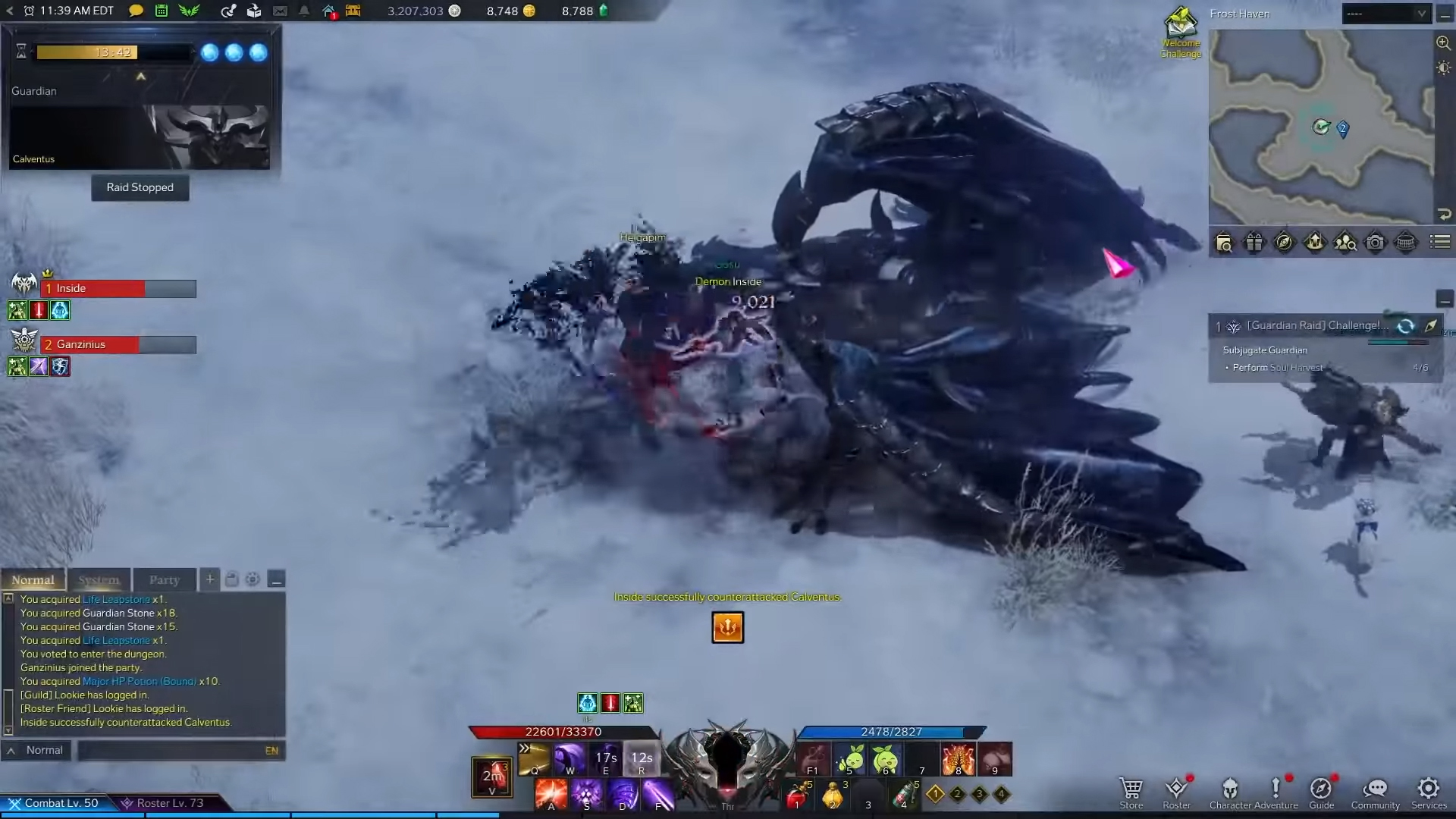Click the alarm clock beside the time display

pos(27,11)
